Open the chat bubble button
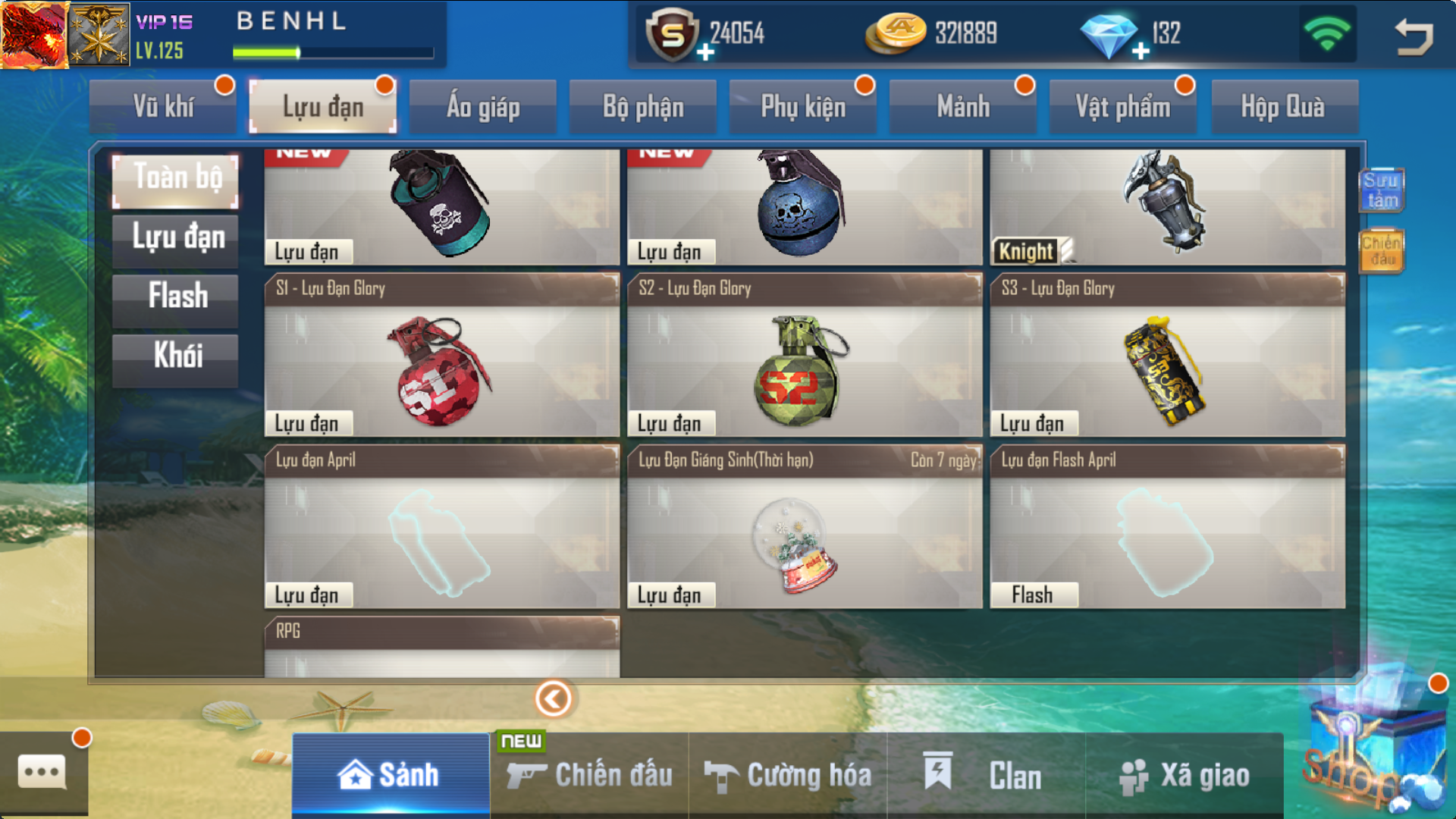This screenshot has height=819, width=1456. [x=42, y=773]
